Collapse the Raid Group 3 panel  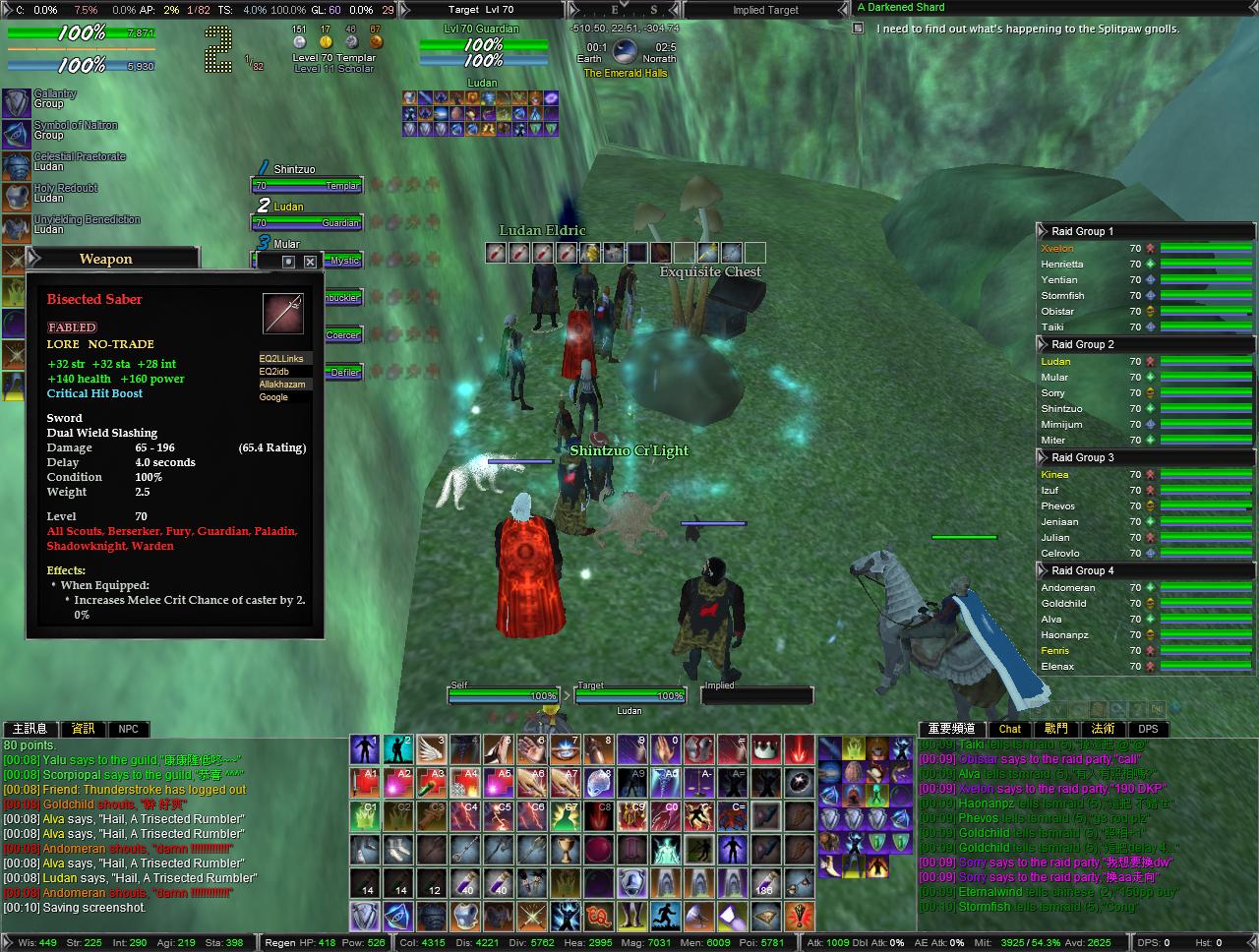click(1041, 457)
